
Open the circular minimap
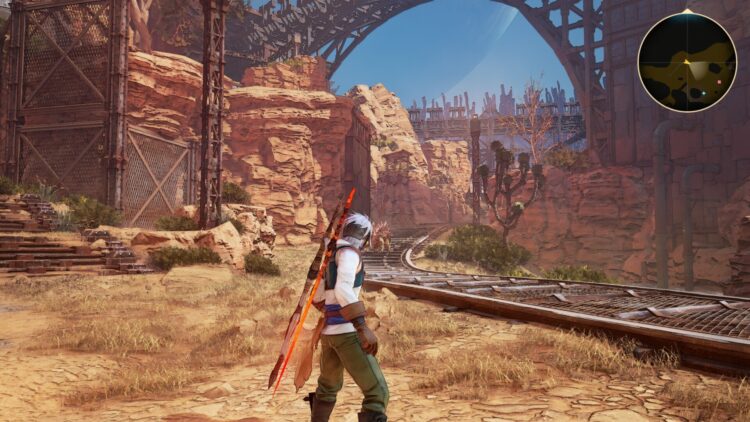pos(687,62)
